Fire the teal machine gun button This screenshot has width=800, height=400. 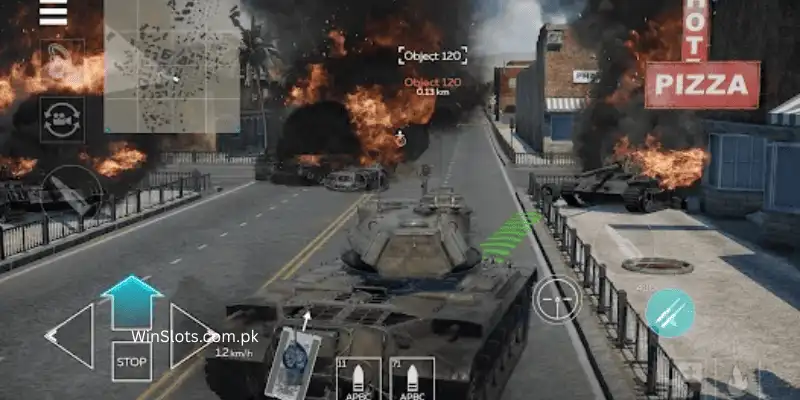click(x=669, y=313)
